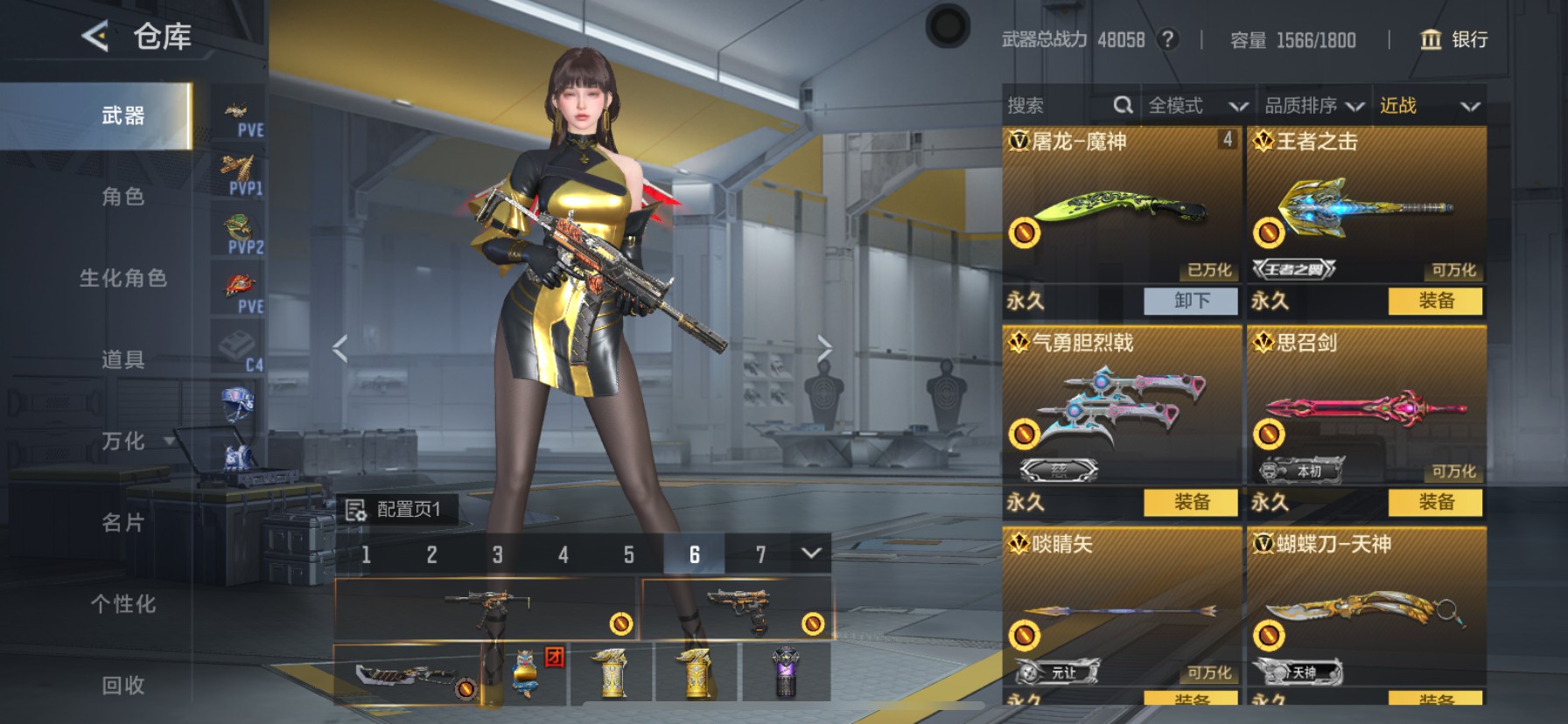
Task: Equip the 王者之击 melee weapon
Action: (1435, 301)
